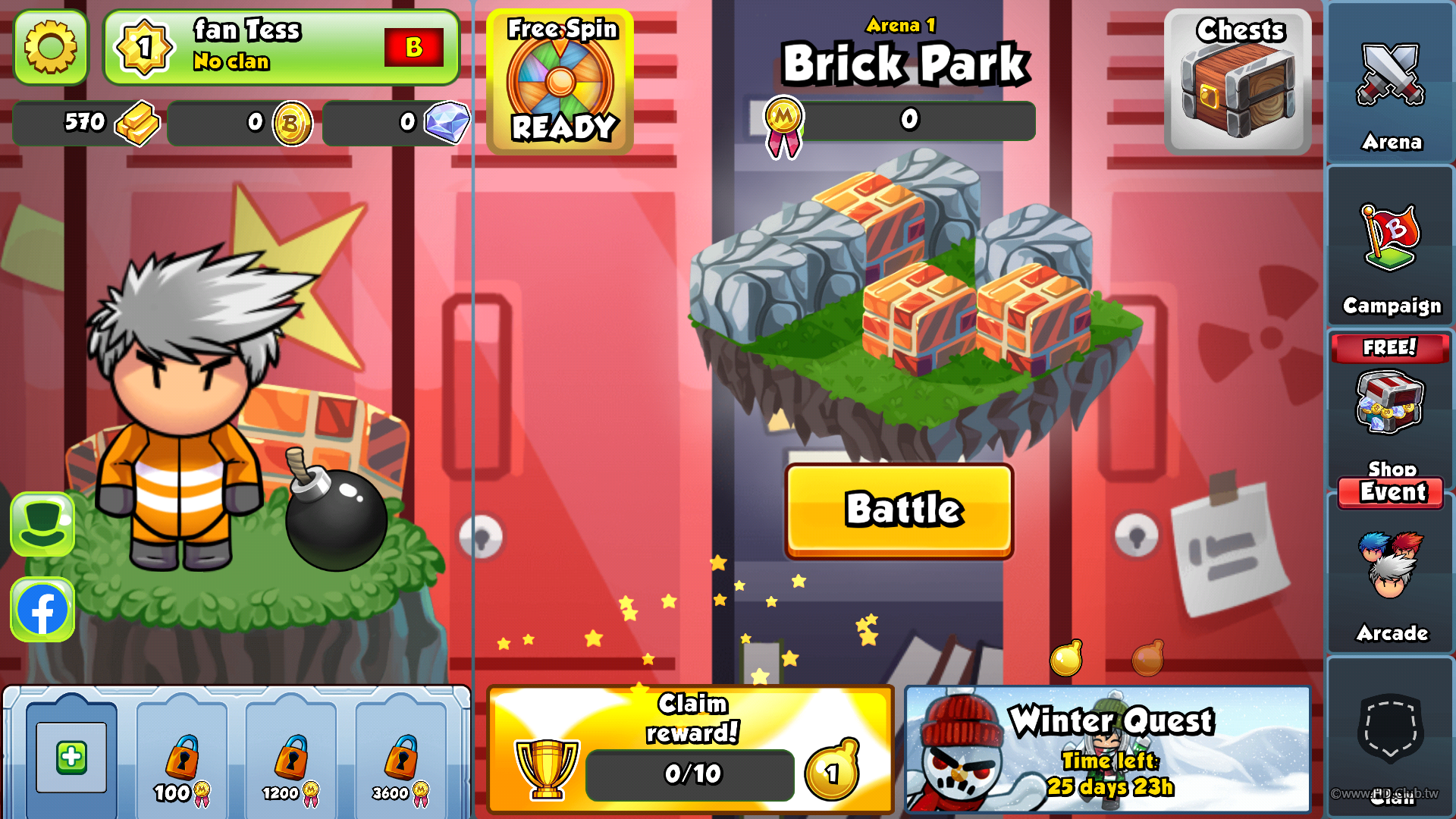1456x819 pixels.
Task: Spin the Free Spin wheel
Action: [560, 82]
